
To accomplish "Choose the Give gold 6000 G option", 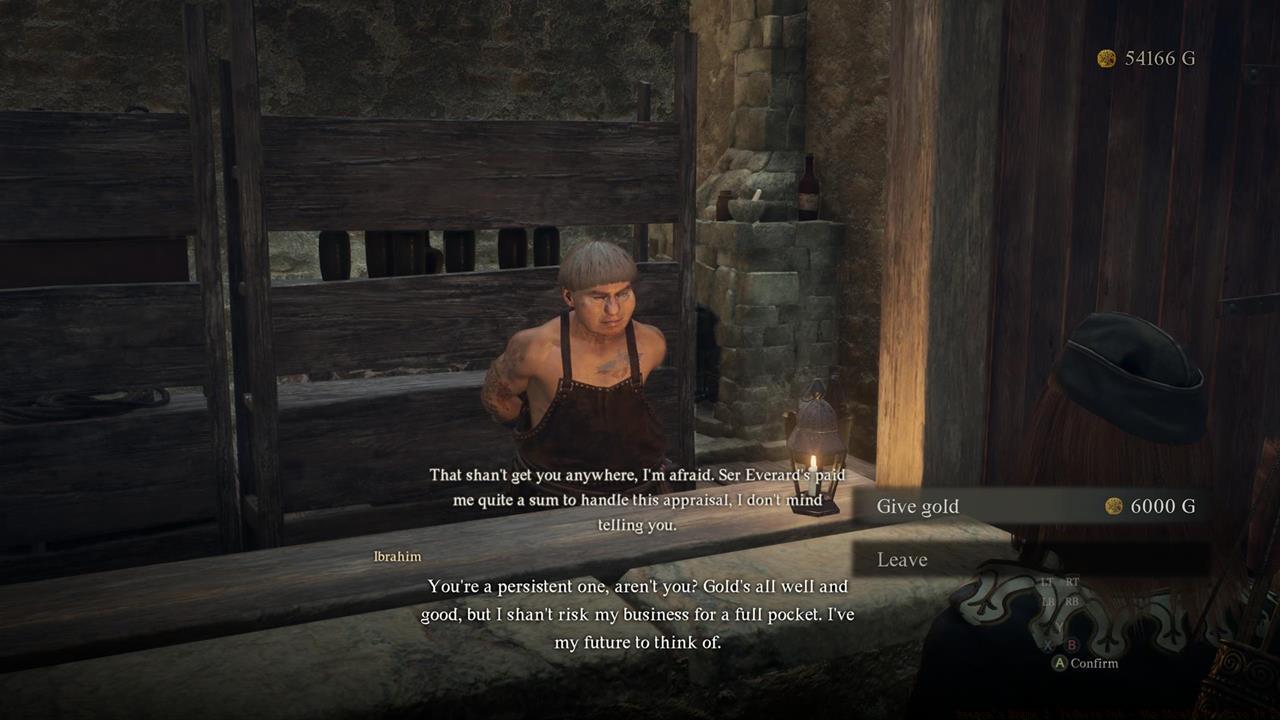I will [1030, 506].
